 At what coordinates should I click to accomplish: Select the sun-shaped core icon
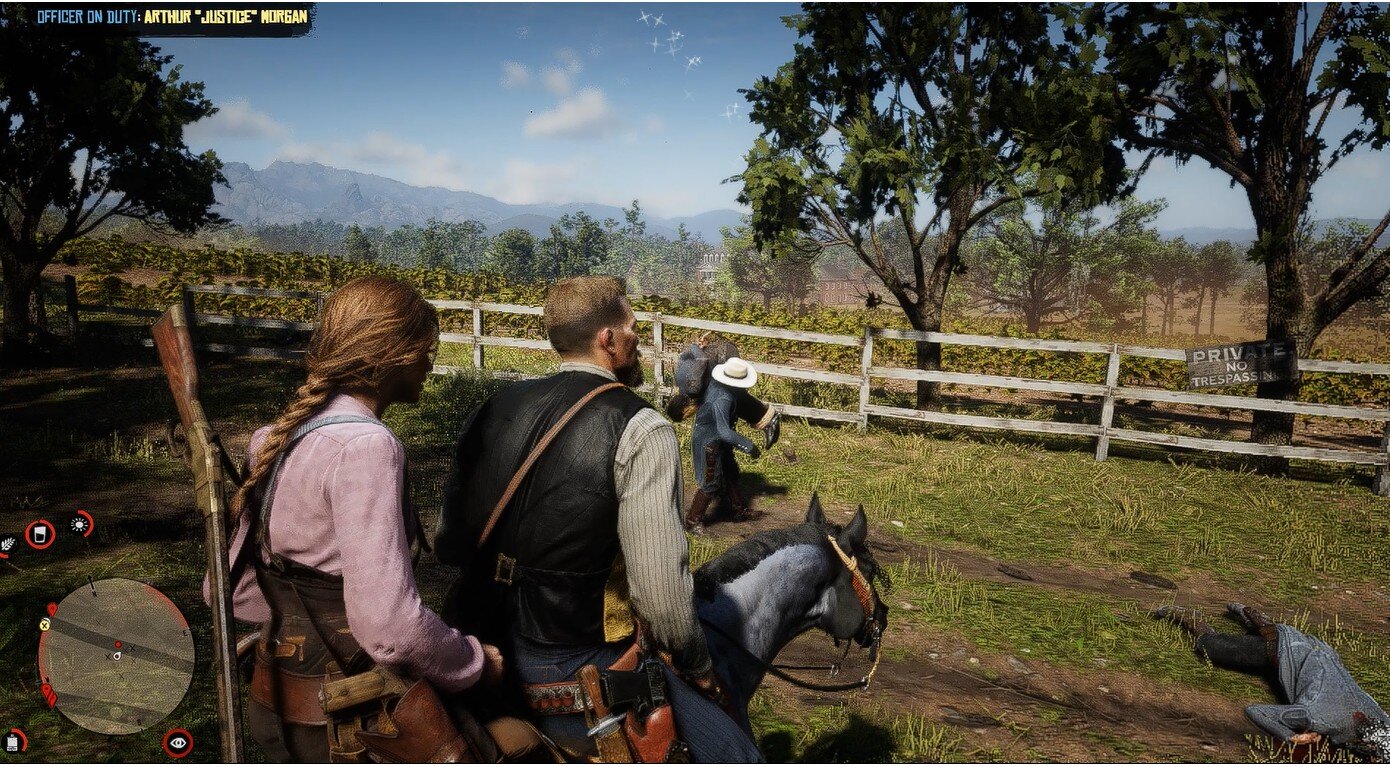click(x=80, y=524)
